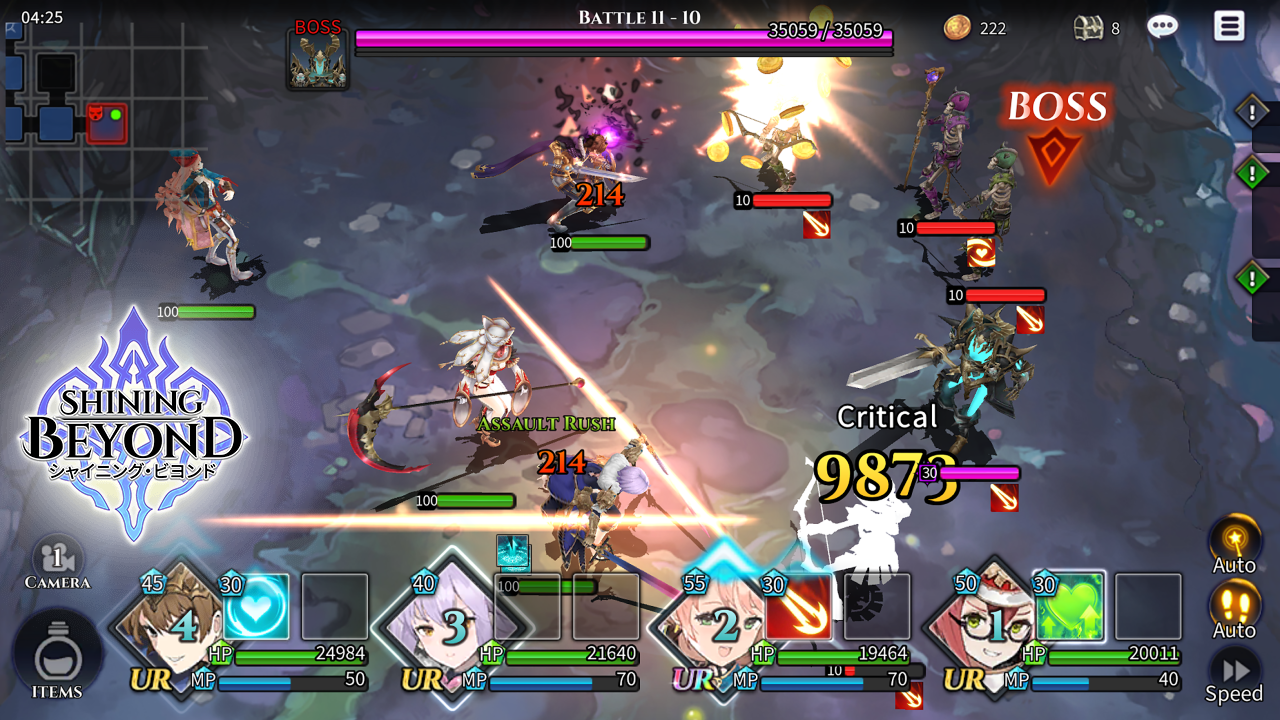Switch the Camera view mode
1280x720 pixels.
57,563
